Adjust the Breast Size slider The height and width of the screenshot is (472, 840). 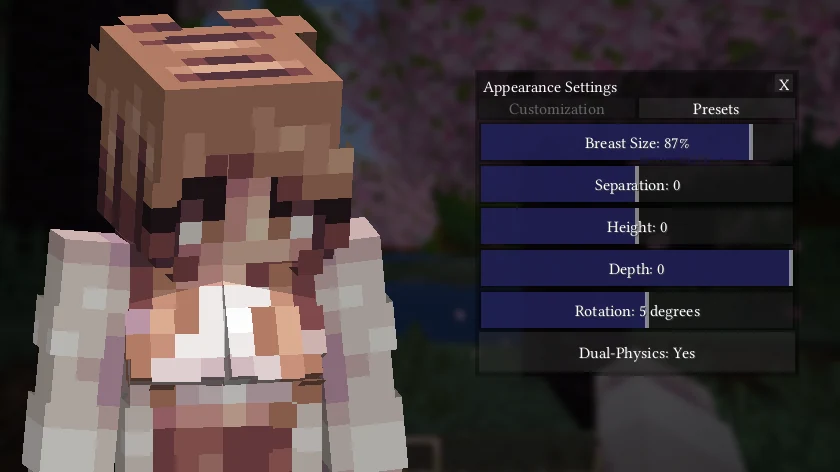[637, 143]
